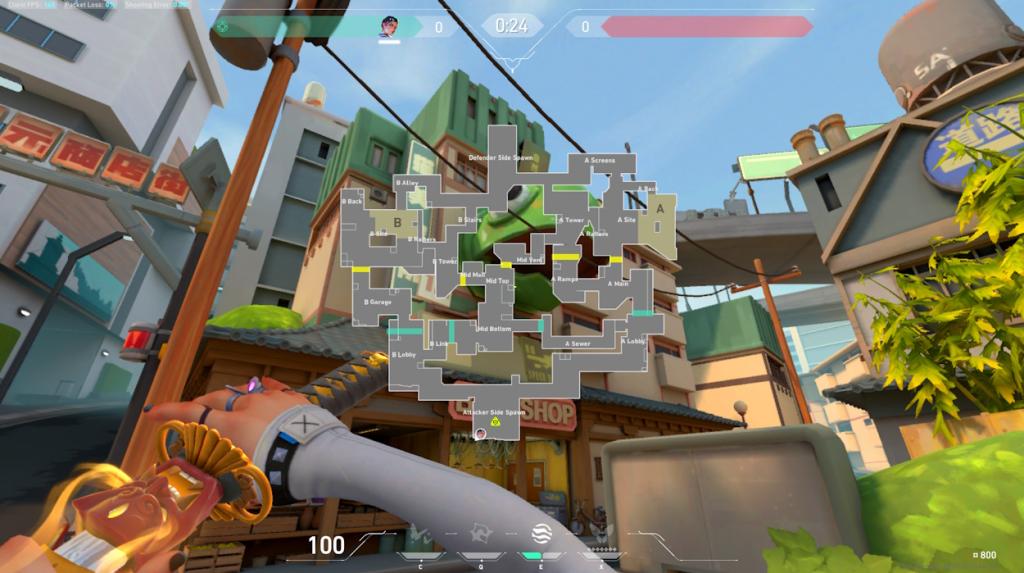The height and width of the screenshot is (573, 1024).
Task: Mark B Alley on the map
Action: click(x=407, y=183)
